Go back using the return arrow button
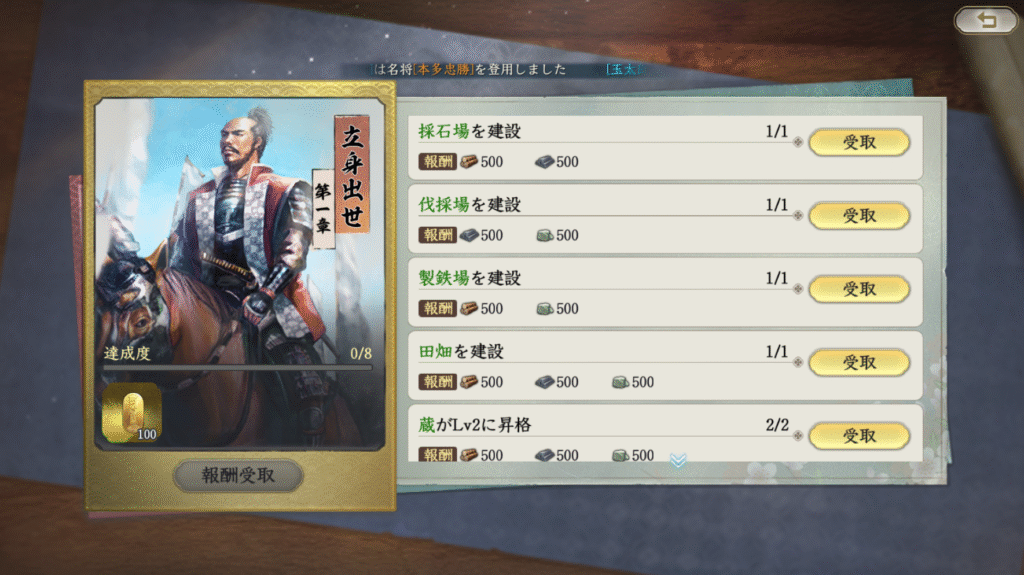Image resolution: width=1024 pixels, height=575 pixels. 986,21
